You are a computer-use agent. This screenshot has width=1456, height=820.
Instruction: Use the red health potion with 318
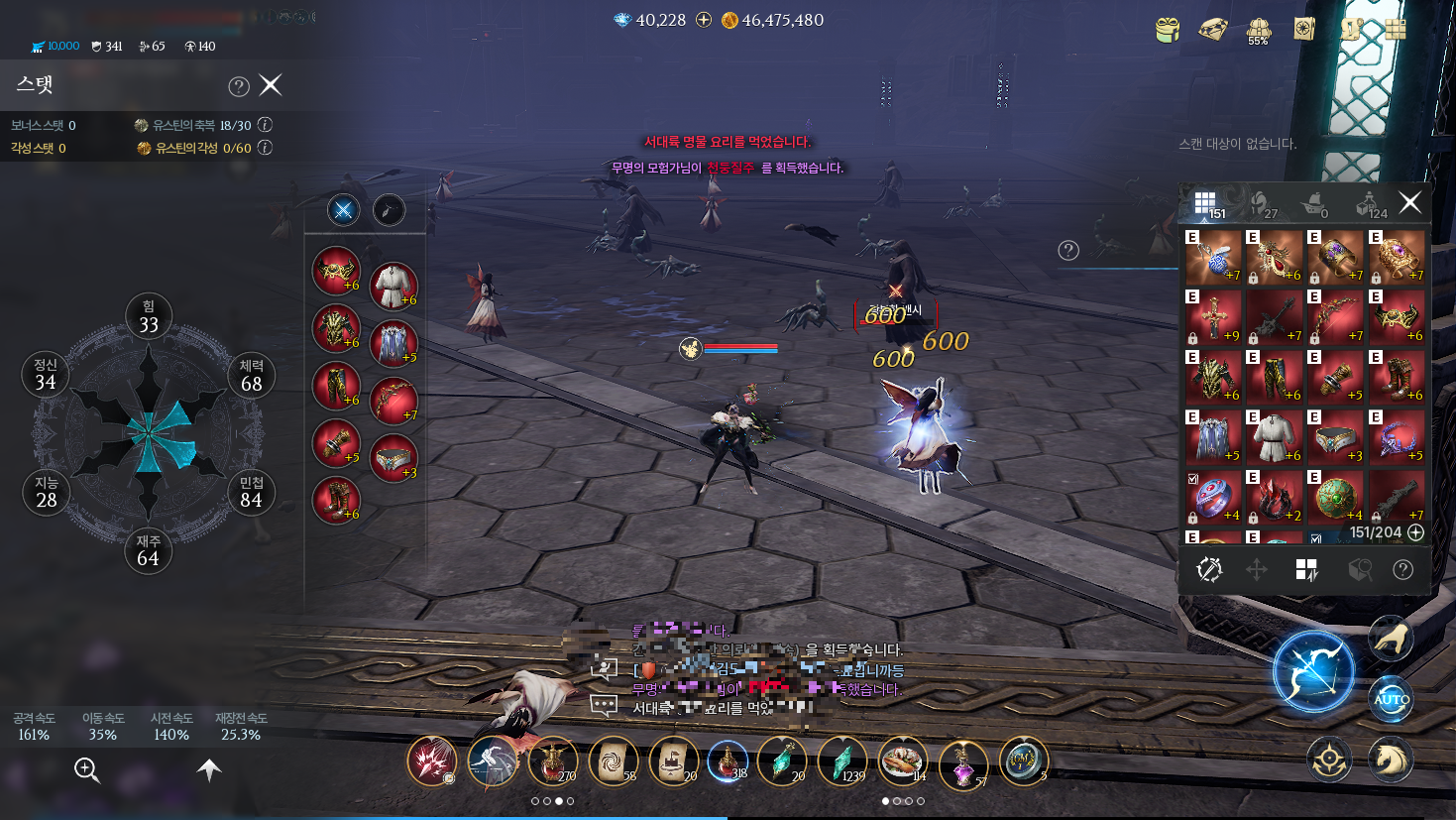click(x=727, y=761)
